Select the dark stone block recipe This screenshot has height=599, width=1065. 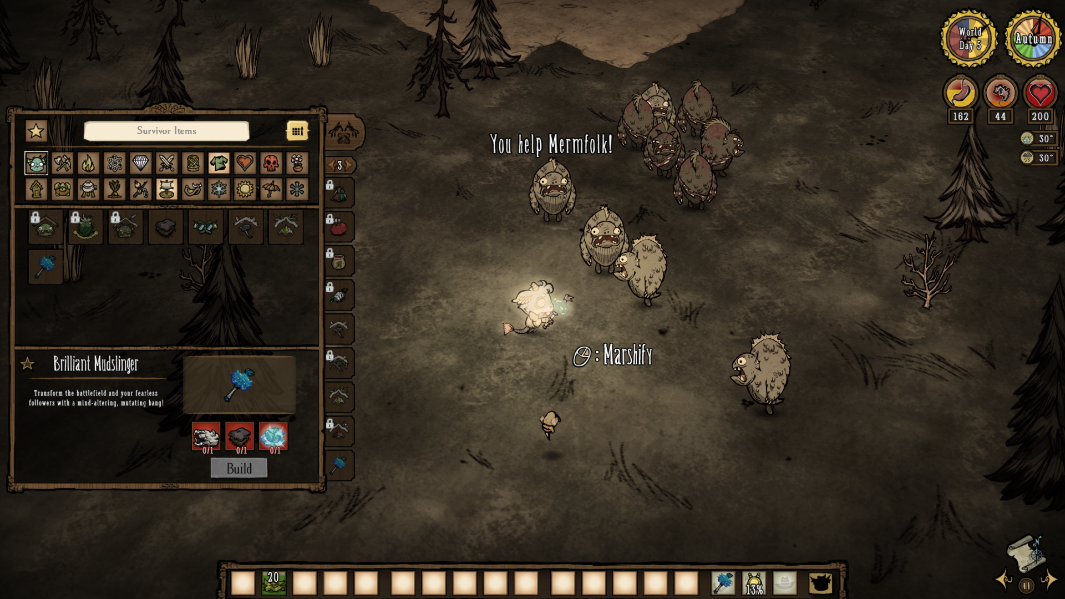166,228
